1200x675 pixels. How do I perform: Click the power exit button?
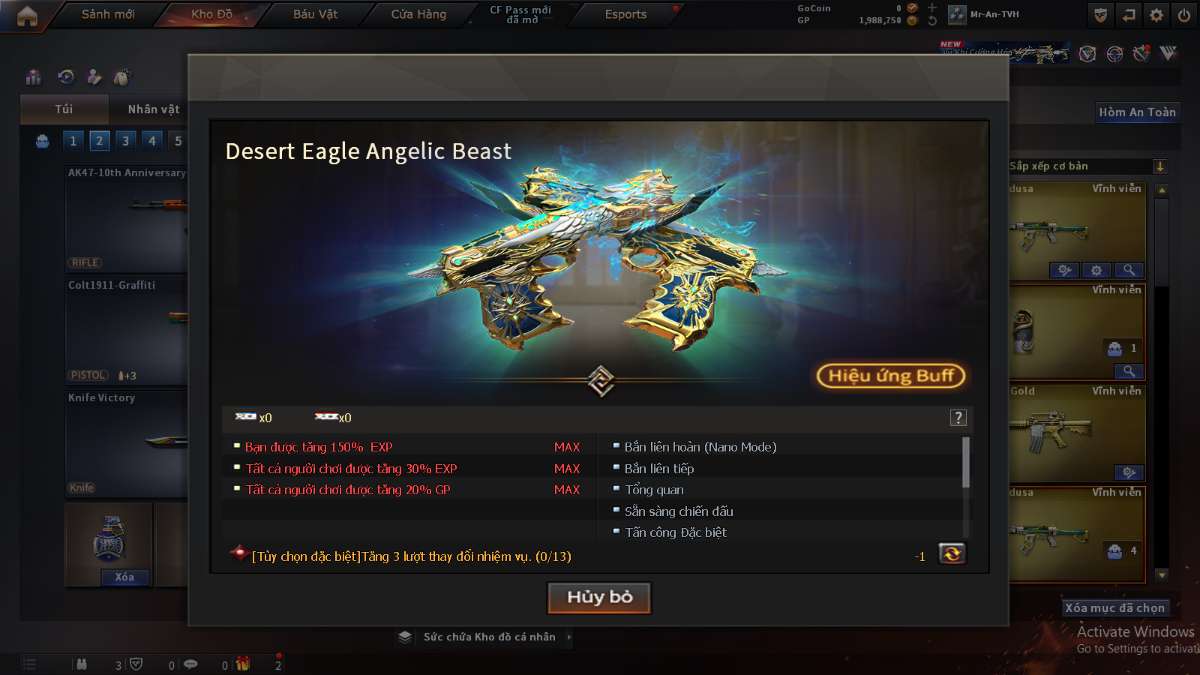tap(1184, 15)
